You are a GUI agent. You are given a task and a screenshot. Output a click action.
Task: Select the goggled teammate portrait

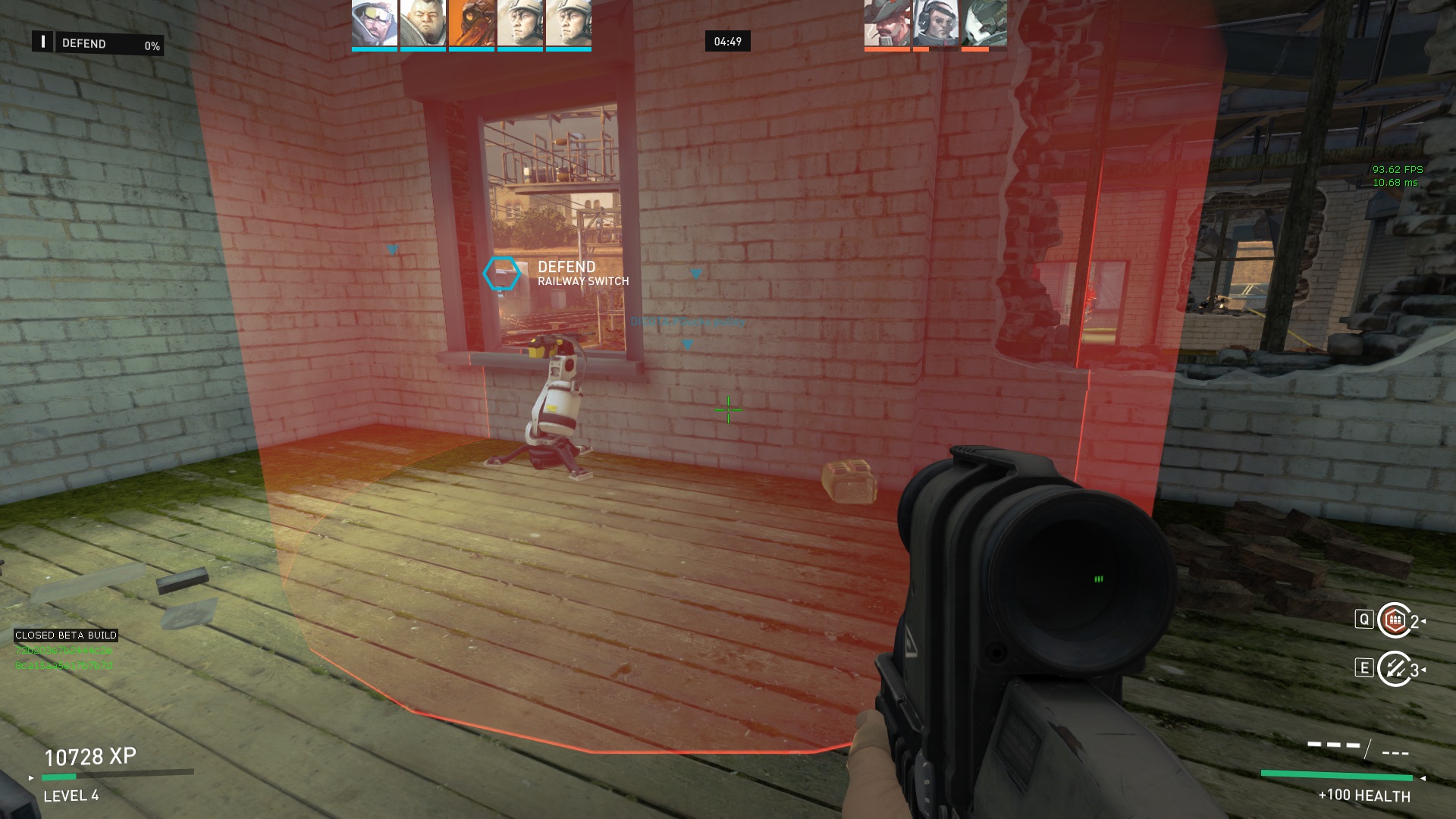tap(375, 23)
